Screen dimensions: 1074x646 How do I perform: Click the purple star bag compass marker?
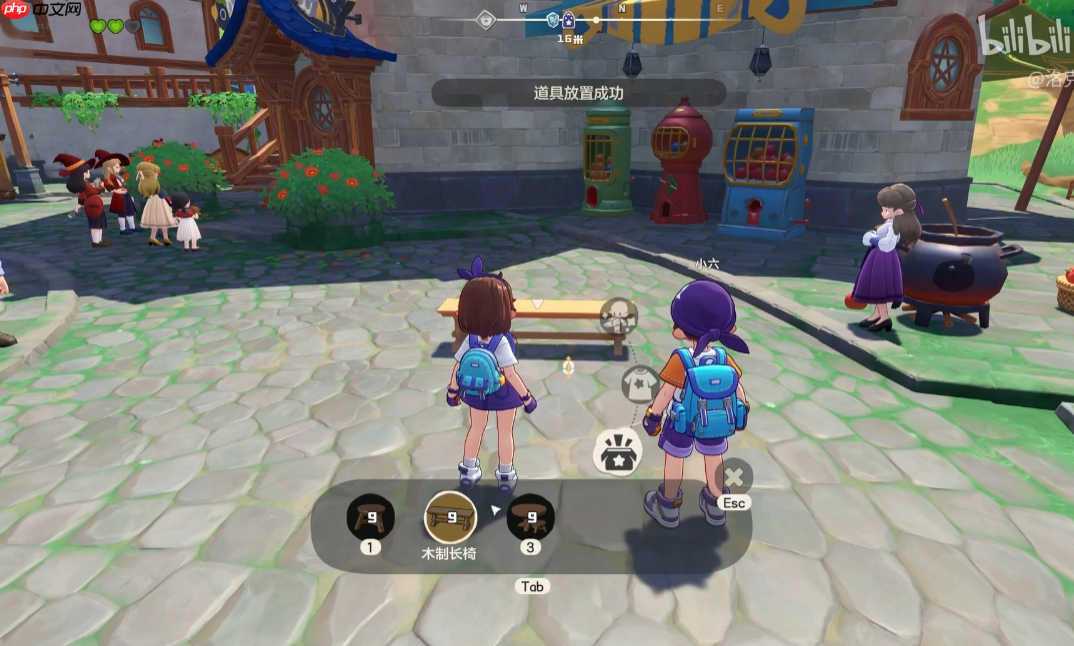[568, 19]
